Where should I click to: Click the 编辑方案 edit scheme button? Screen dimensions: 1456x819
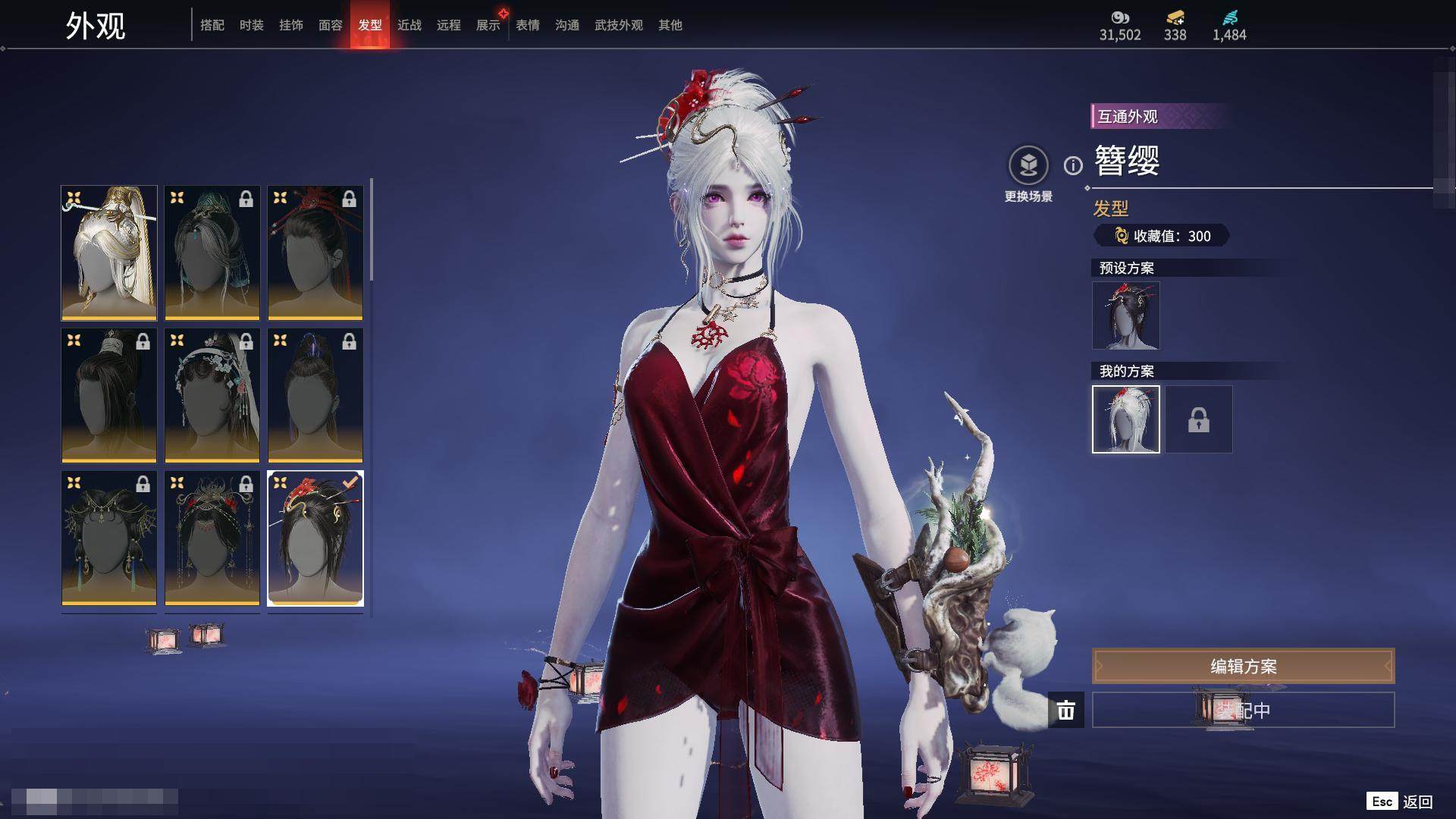point(1243,666)
